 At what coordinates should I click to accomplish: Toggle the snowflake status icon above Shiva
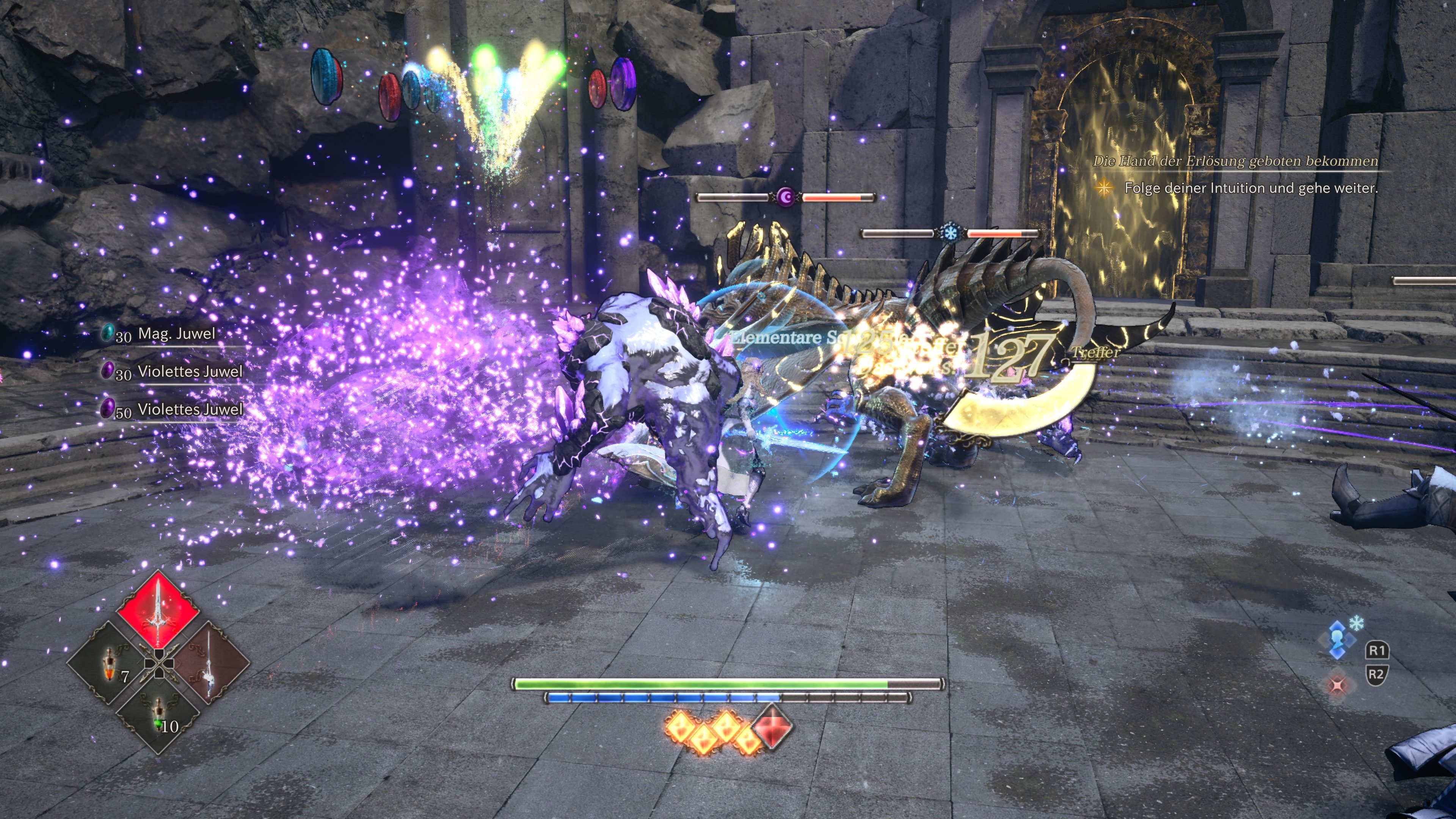(x=1357, y=623)
